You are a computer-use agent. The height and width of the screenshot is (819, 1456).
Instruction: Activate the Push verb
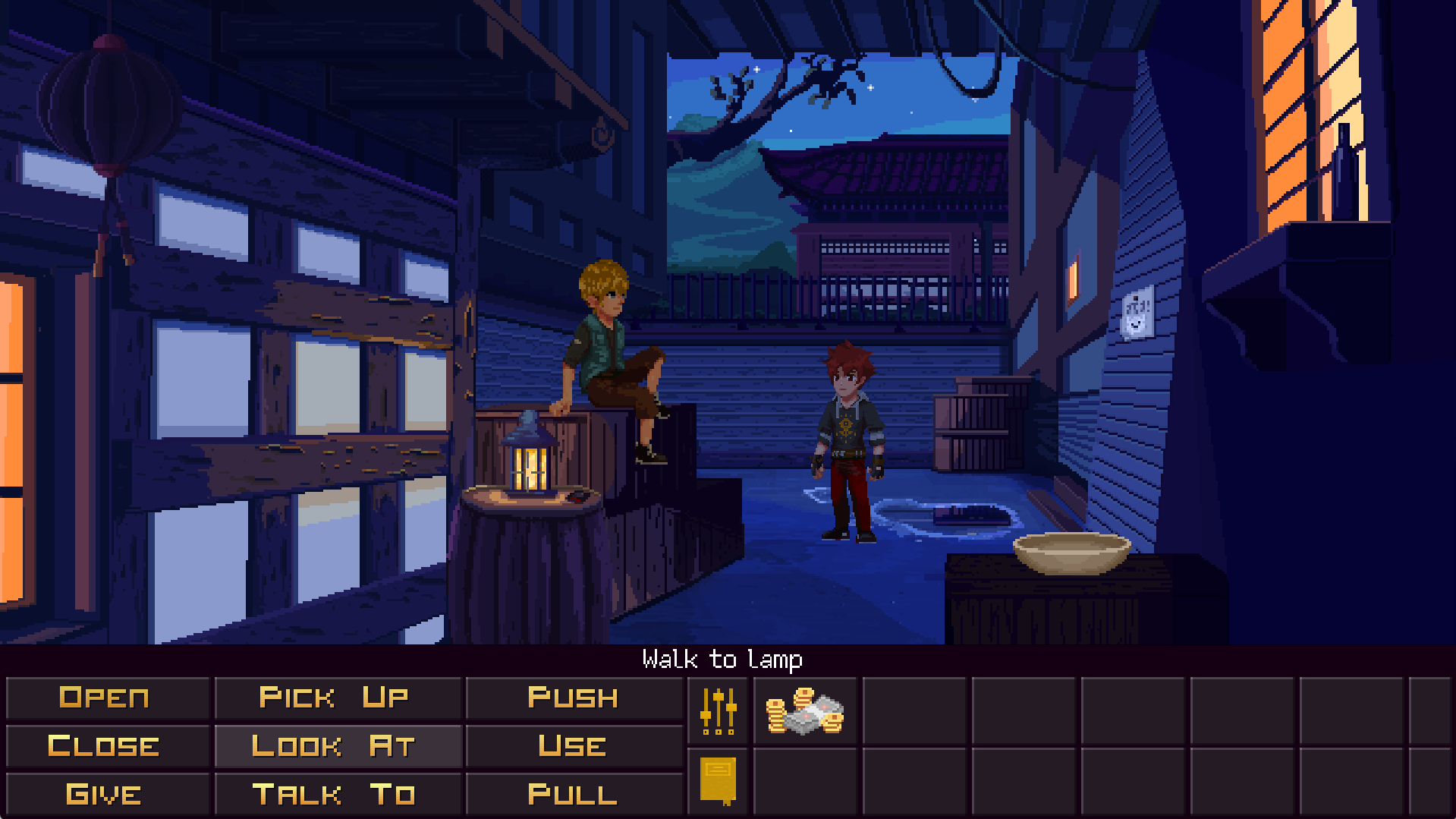[573, 698]
